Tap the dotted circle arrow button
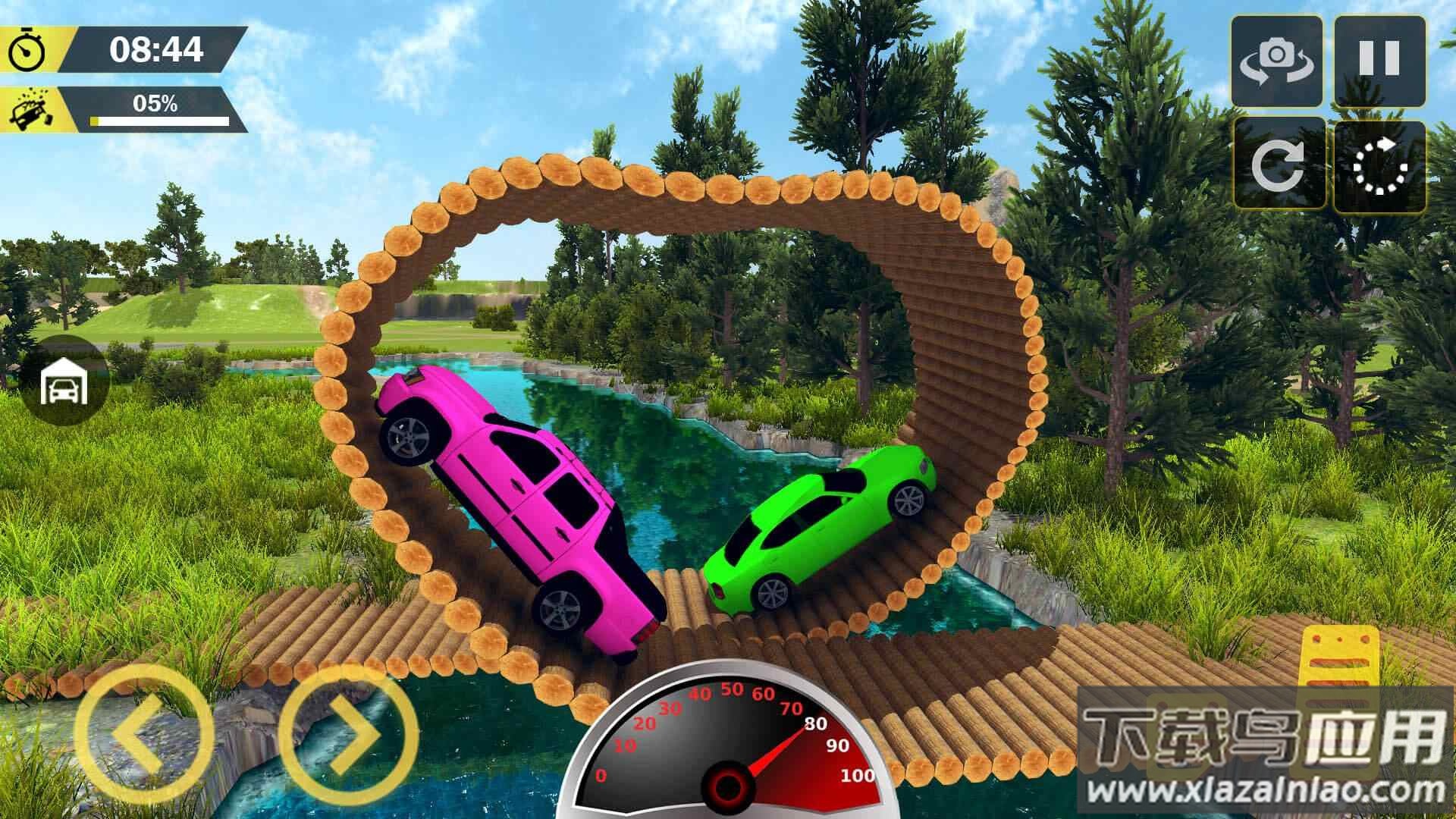 pos(1379,164)
